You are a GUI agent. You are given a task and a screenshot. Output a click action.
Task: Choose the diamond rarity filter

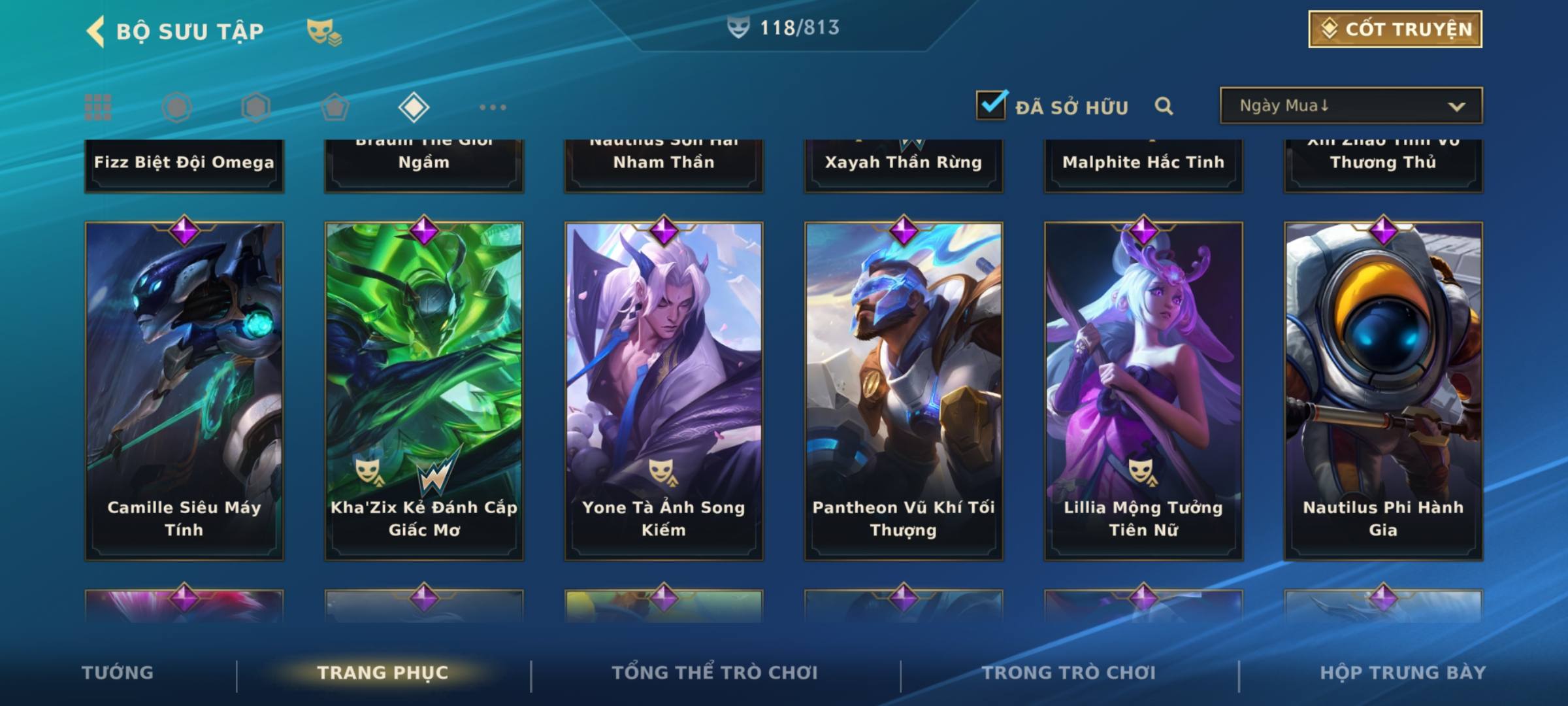(x=414, y=107)
